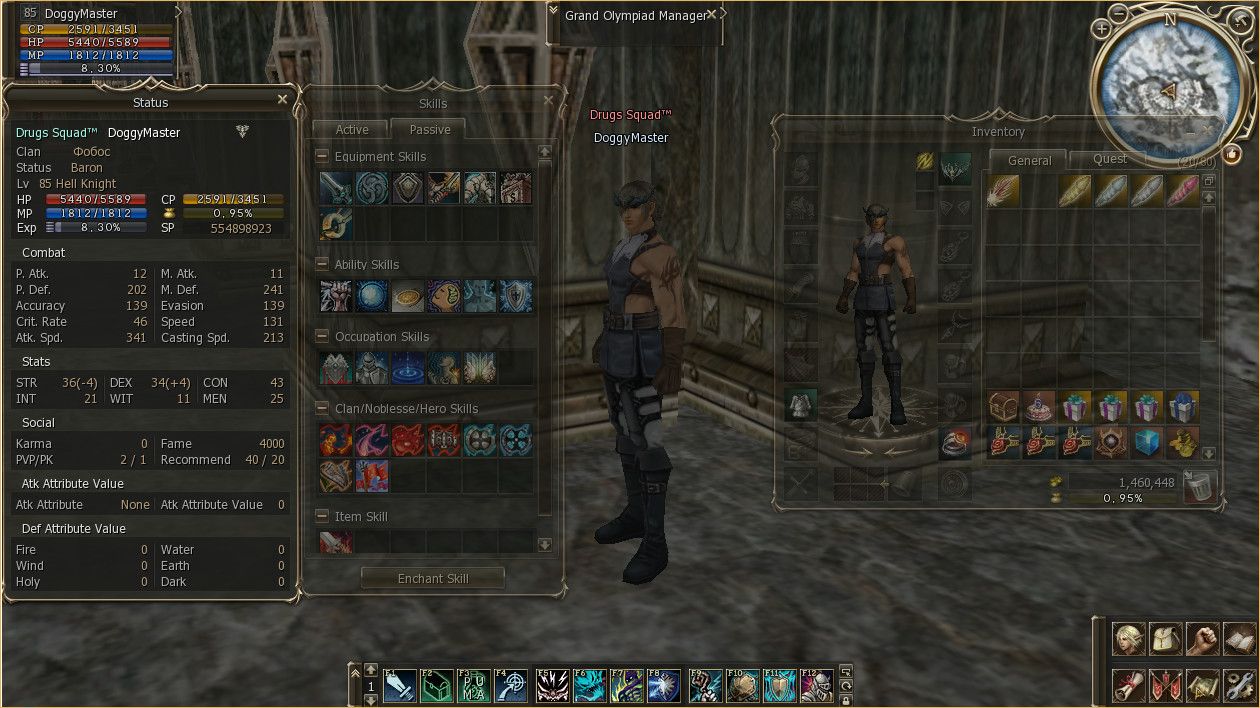This screenshot has width=1260, height=708.
Task: Select the pink feather item in inventory
Action: [x=1183, y=190]
